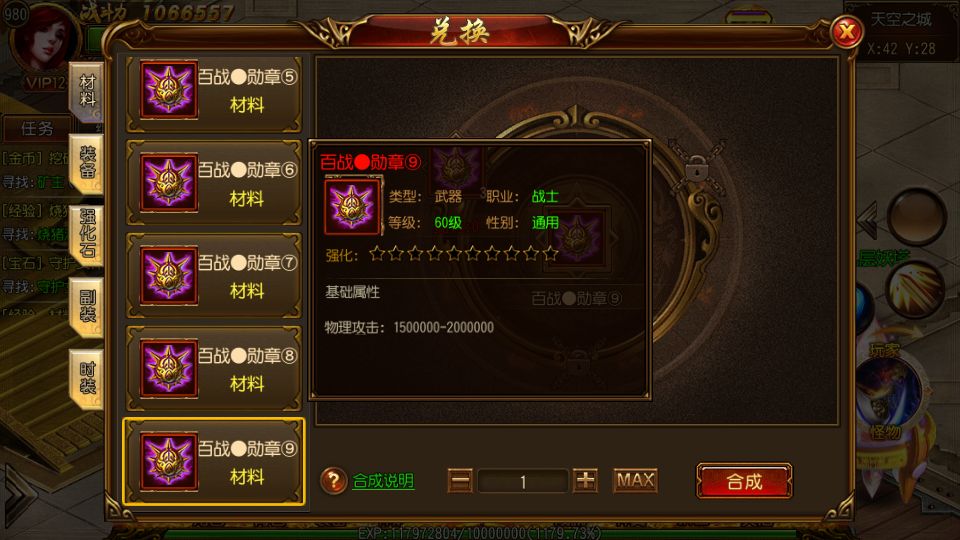Viewport: 960px width, 540px height.
Task: Click the quantity input field
Action: pyautogui.click(x=523, y=481)
